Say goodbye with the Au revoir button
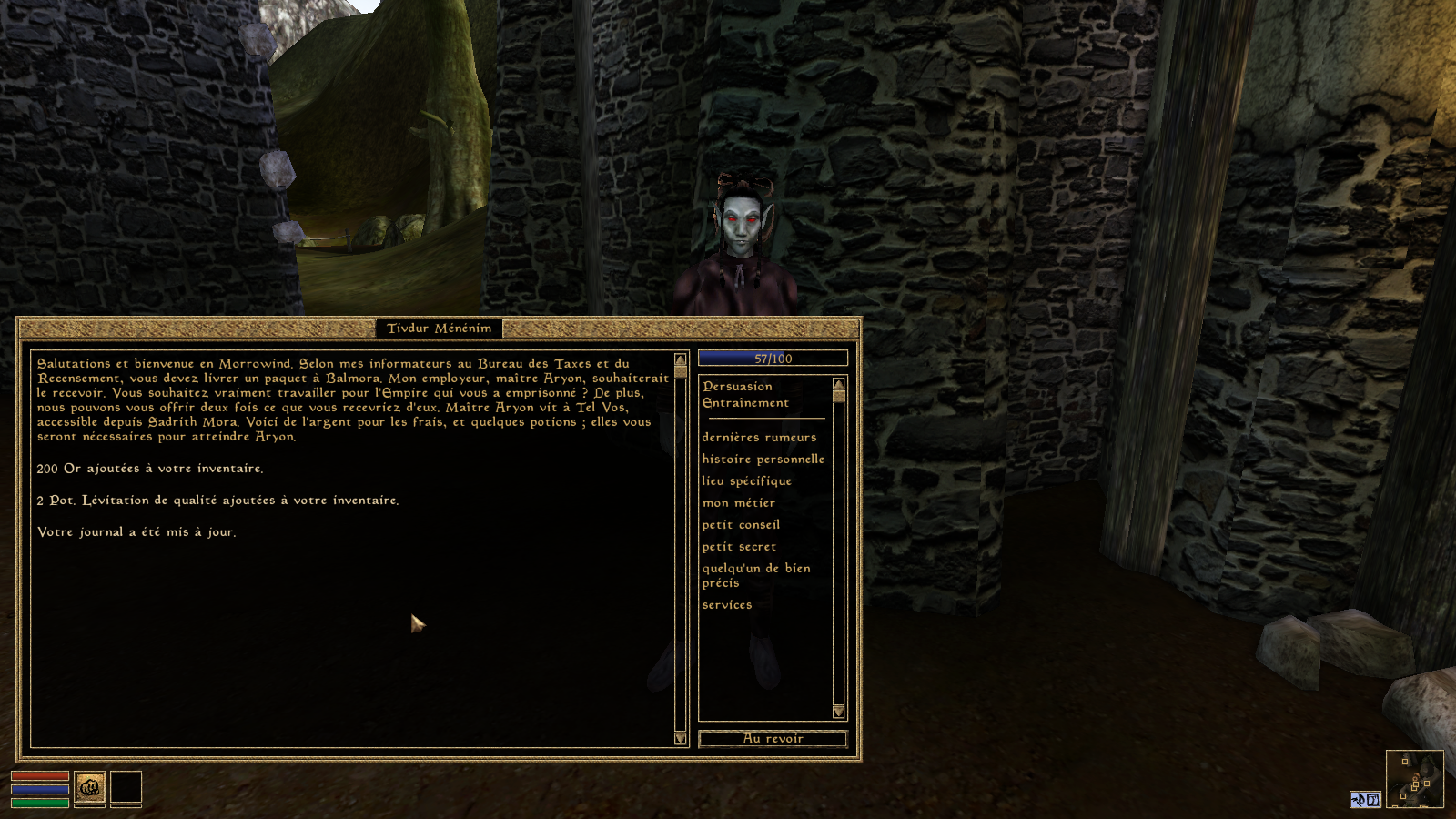 [773, 739]
